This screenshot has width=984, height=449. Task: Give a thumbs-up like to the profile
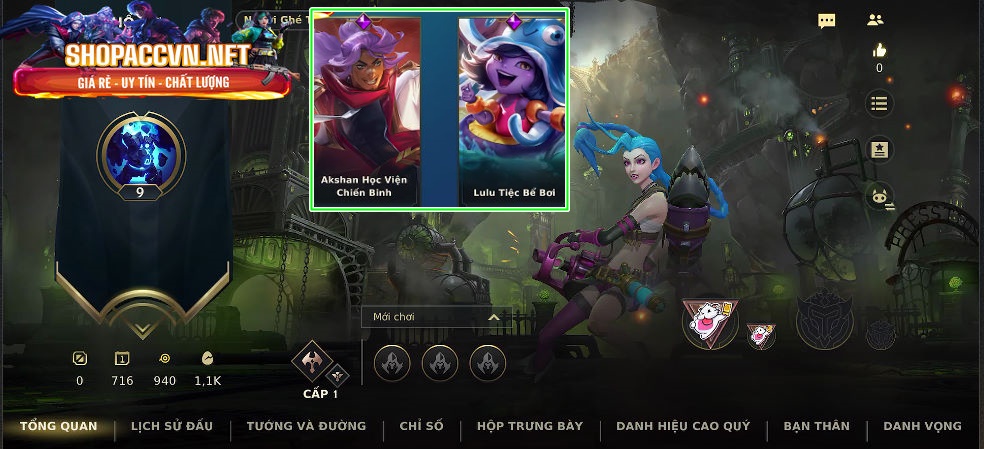(879, 51)
